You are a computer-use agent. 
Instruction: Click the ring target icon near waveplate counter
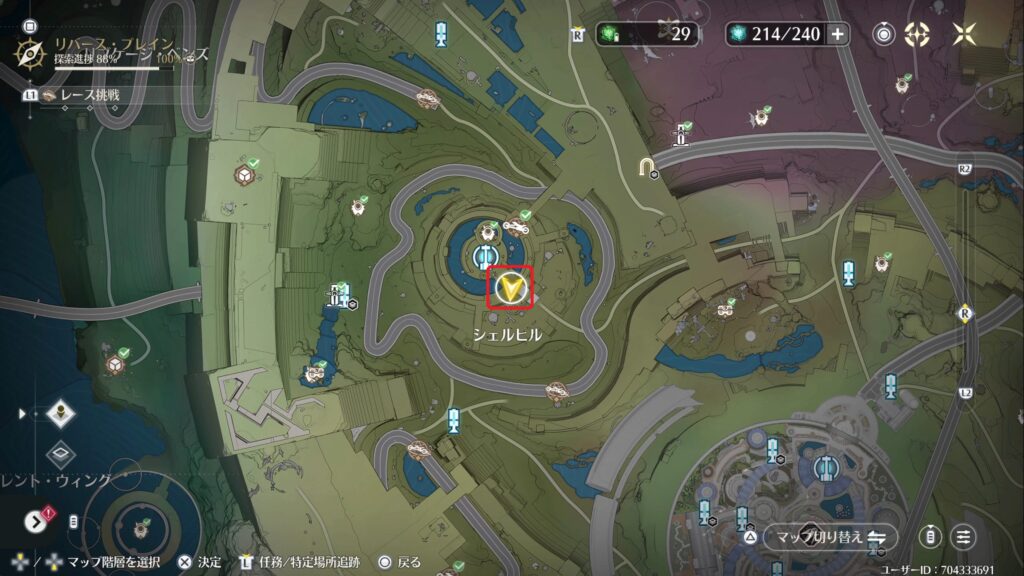pos(883,34)
